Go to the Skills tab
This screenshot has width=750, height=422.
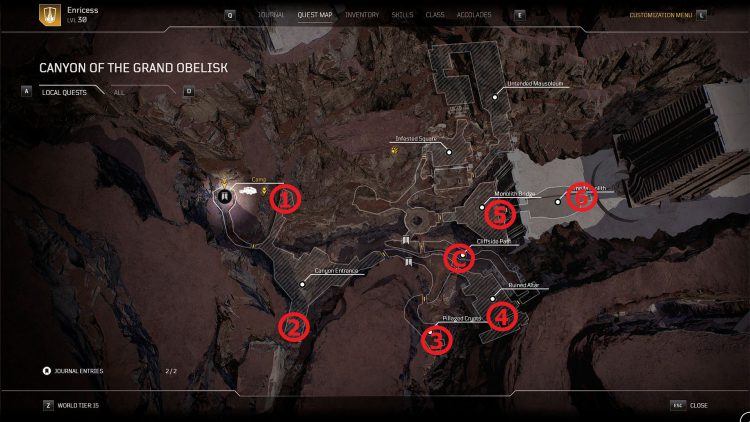point(402,16)
